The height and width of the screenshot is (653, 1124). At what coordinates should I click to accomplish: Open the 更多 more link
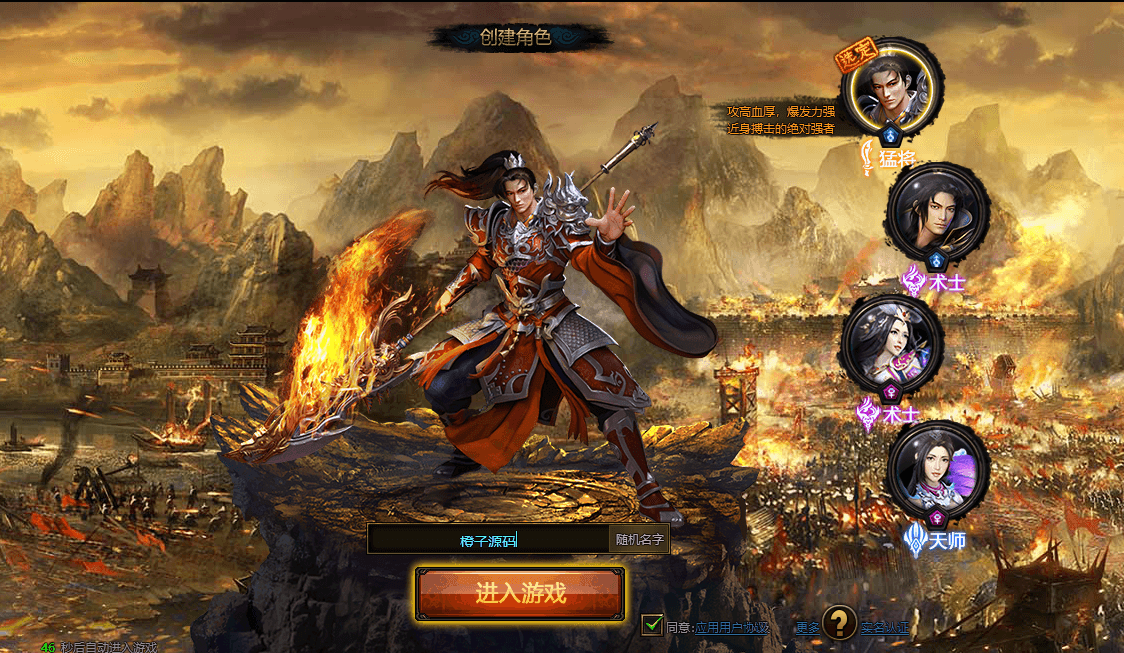point(808,628)
